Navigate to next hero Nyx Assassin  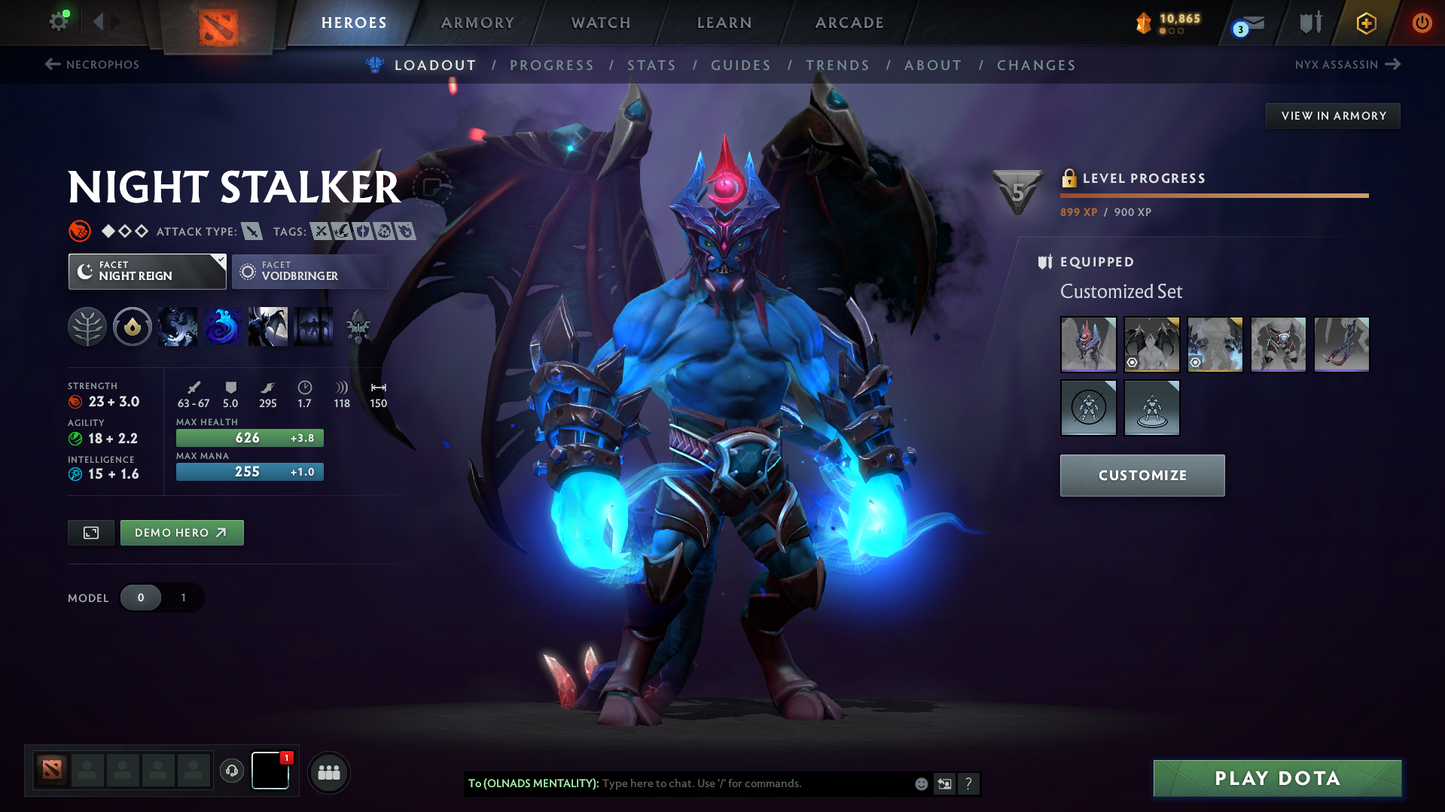pos(1347,64)
